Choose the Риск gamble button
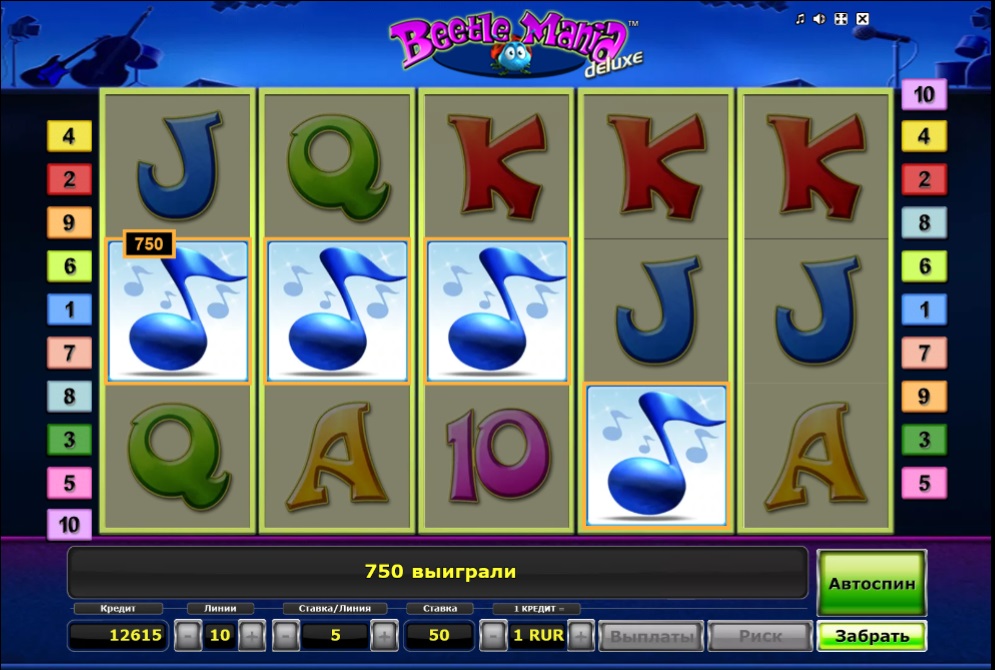The height and width of the screenshot is (670, 995). point(760,636)
